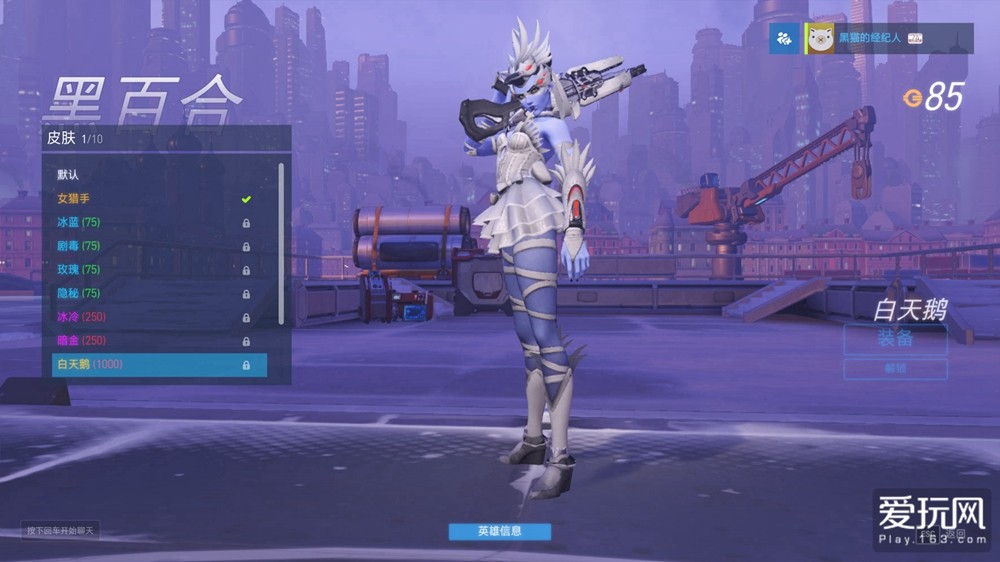Open the blue group/social icon button
The image size is (1000, 562).
[x=784, y=38]
